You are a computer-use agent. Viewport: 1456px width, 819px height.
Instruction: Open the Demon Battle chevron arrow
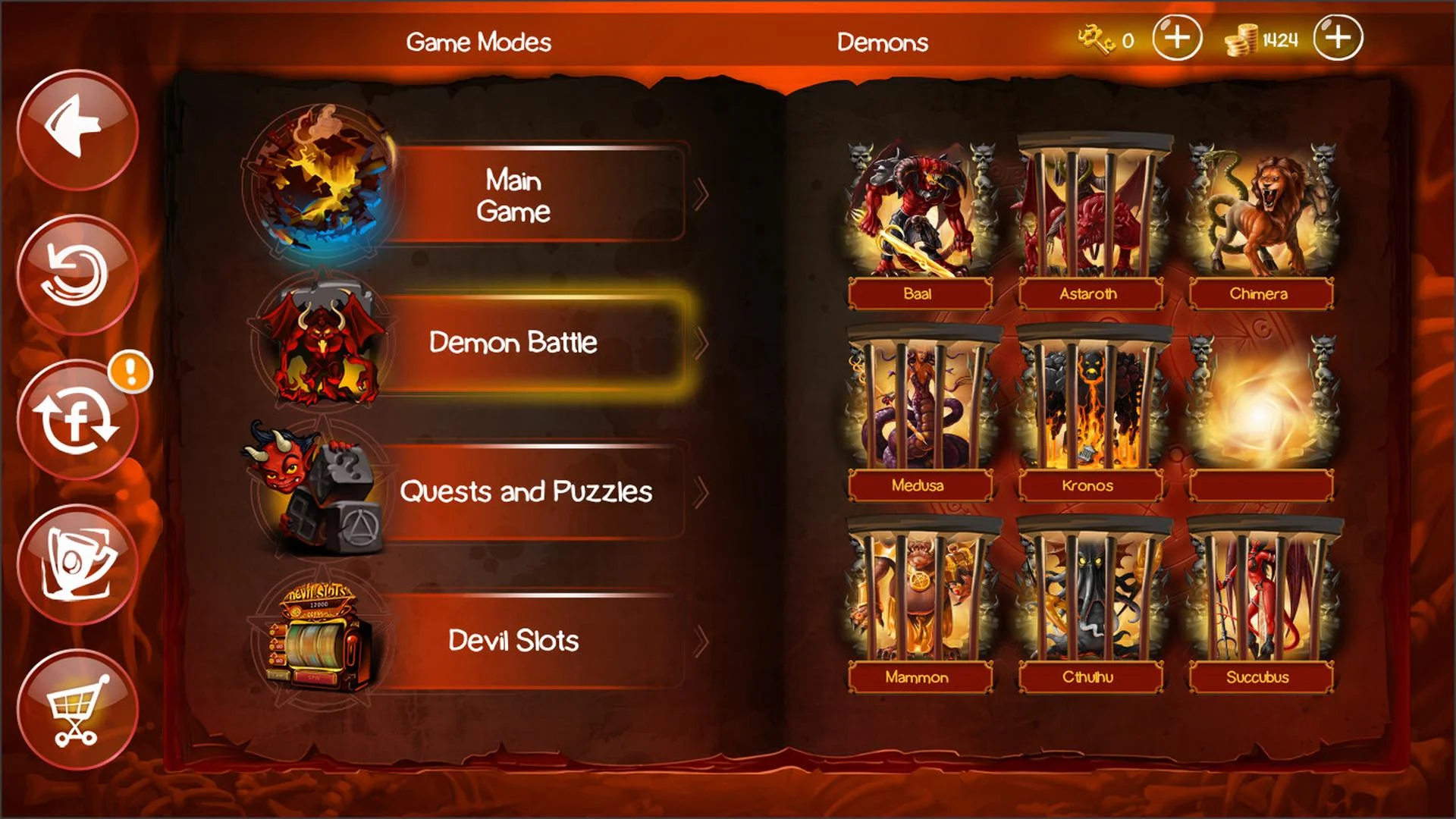[x=701, y=344]
